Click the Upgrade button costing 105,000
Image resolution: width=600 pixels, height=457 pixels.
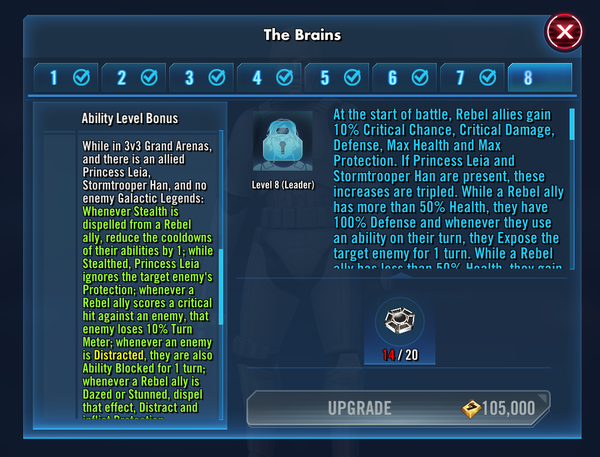[x=397, y=408]
